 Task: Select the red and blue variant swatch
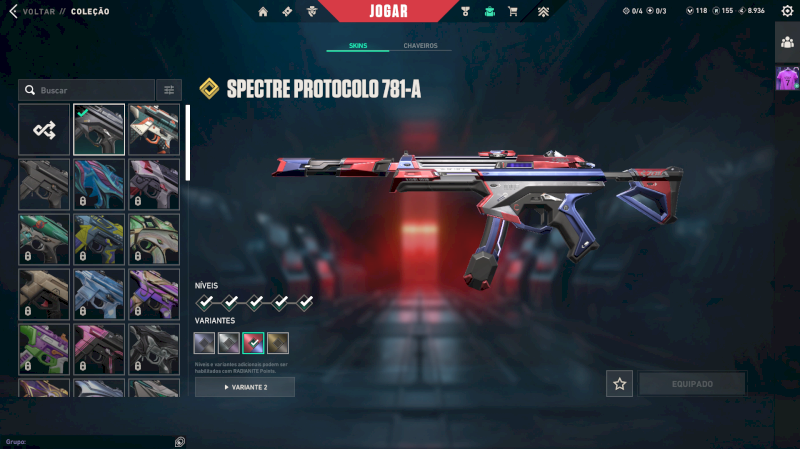(x=254, y=343)
